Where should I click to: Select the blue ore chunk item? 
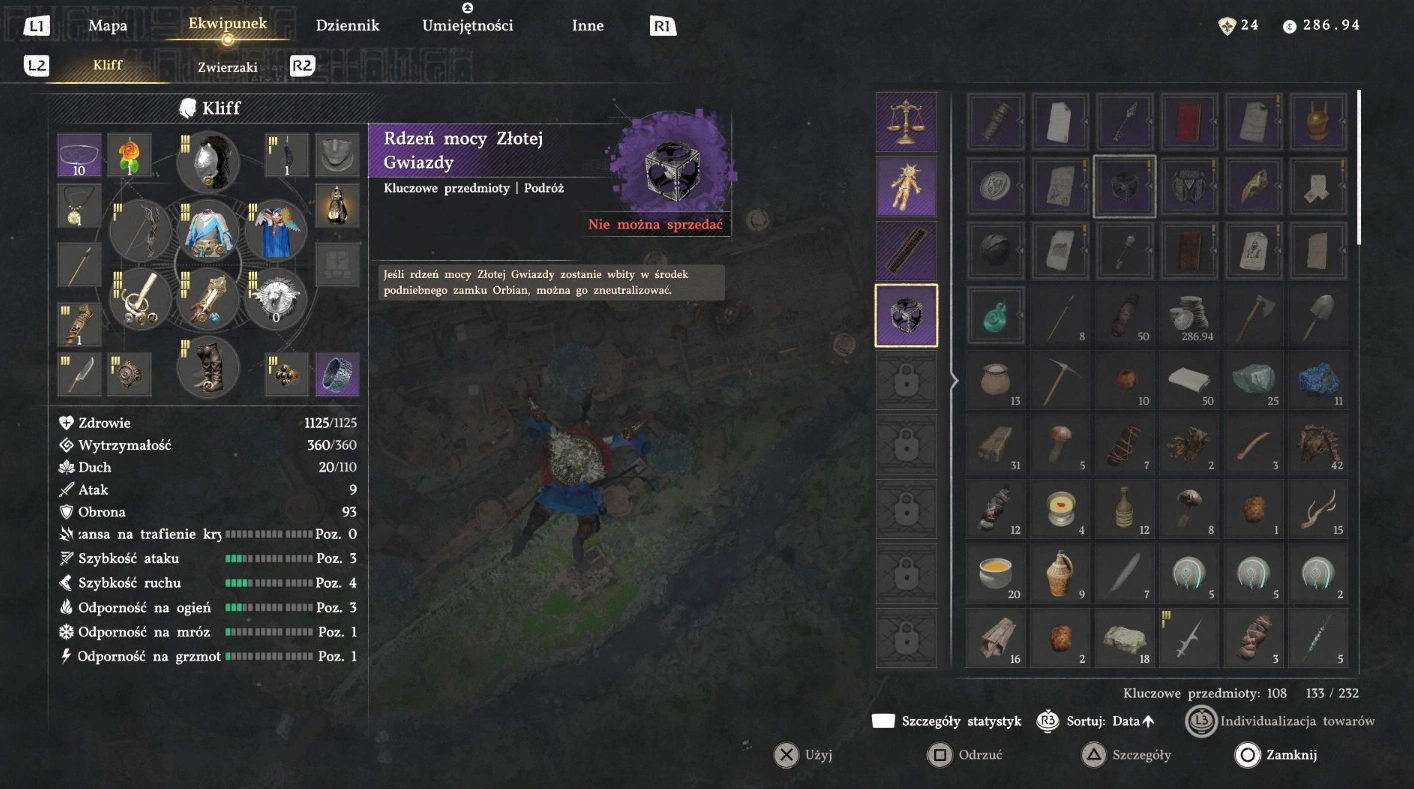tap(1318, 382)
